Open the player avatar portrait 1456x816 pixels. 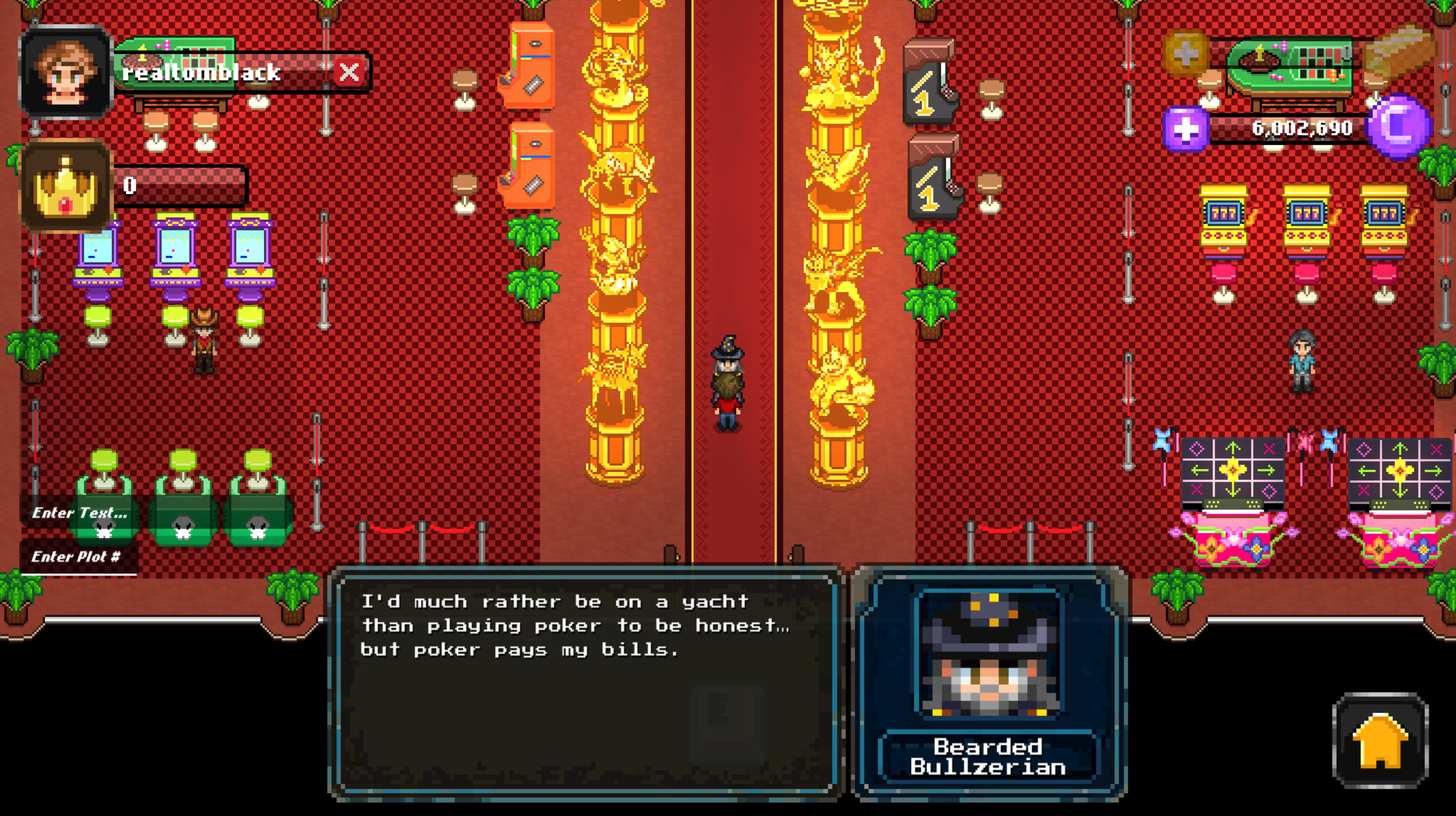tap(65, 73)
